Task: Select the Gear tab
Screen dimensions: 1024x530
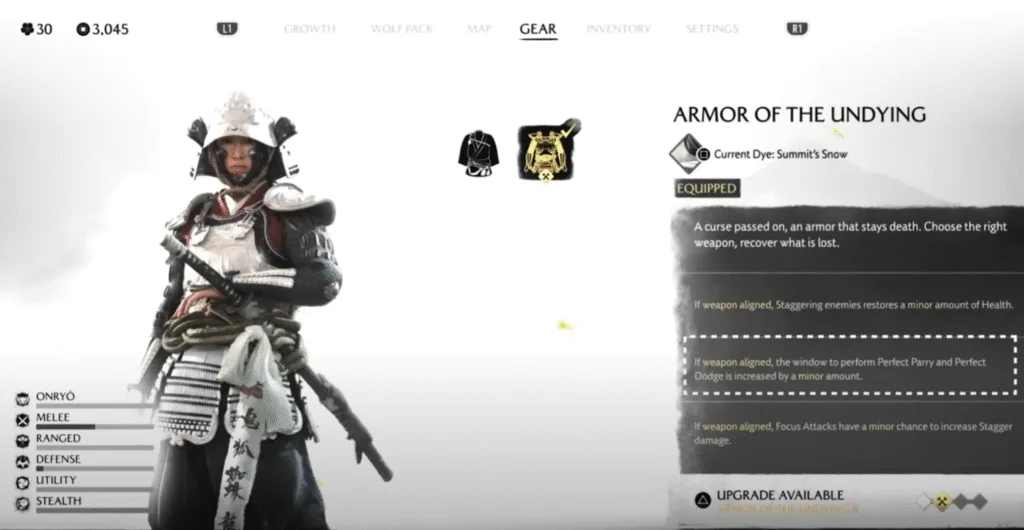Action: click(x=538, y=29)
